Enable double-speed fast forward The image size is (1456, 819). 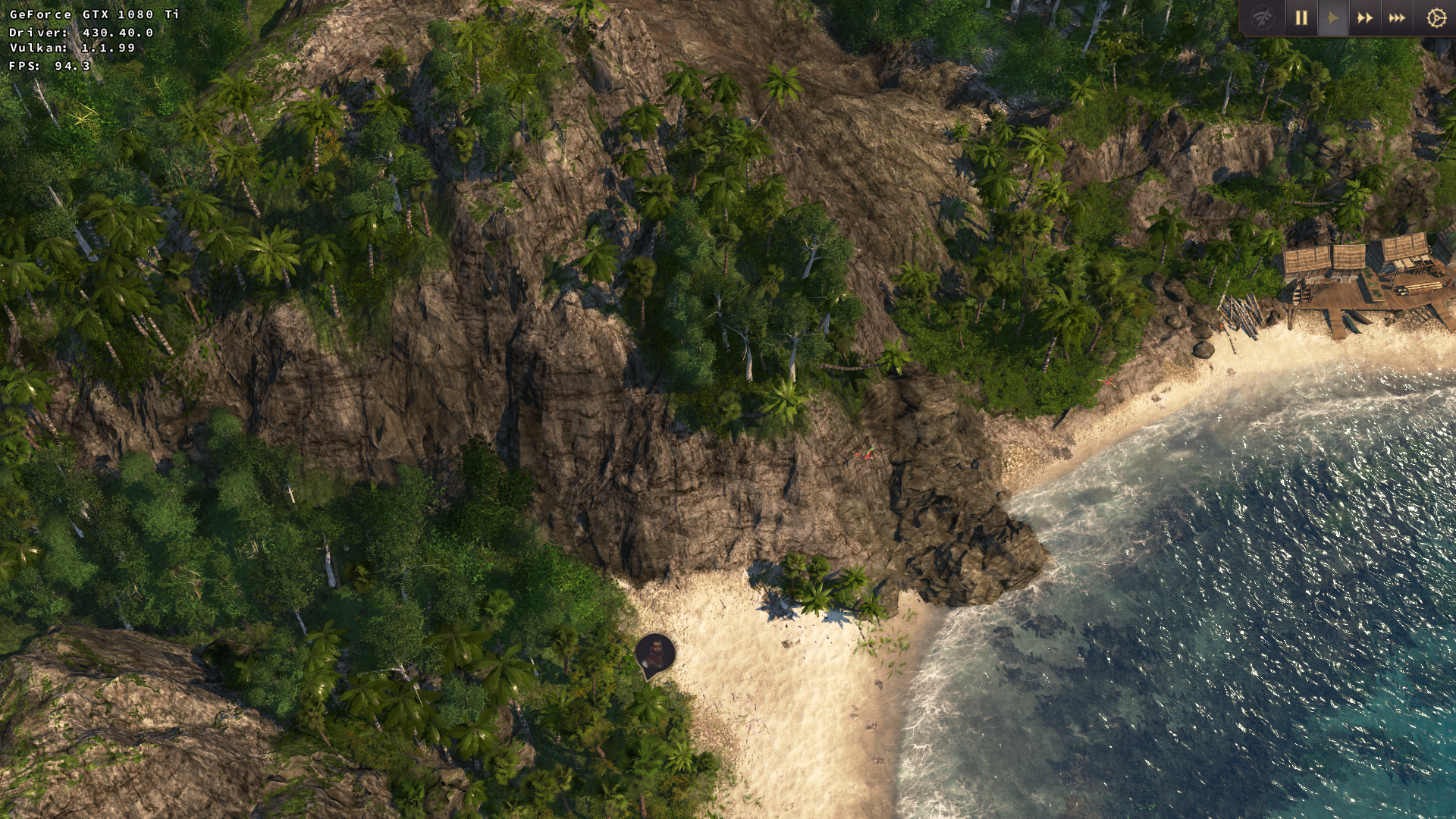click(1365, 17)
